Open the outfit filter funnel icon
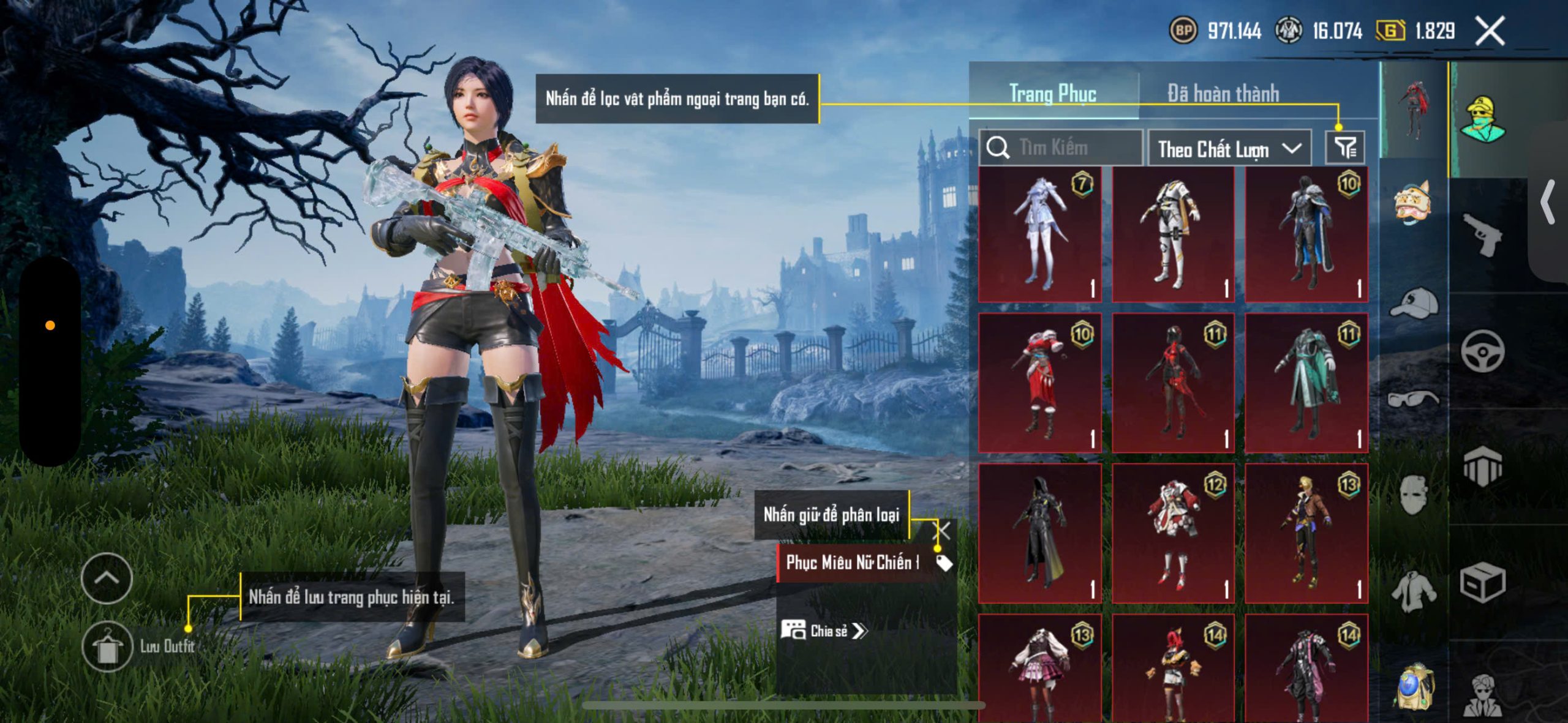Viewport: 1568px width, 723px height. click(1345, 148)
